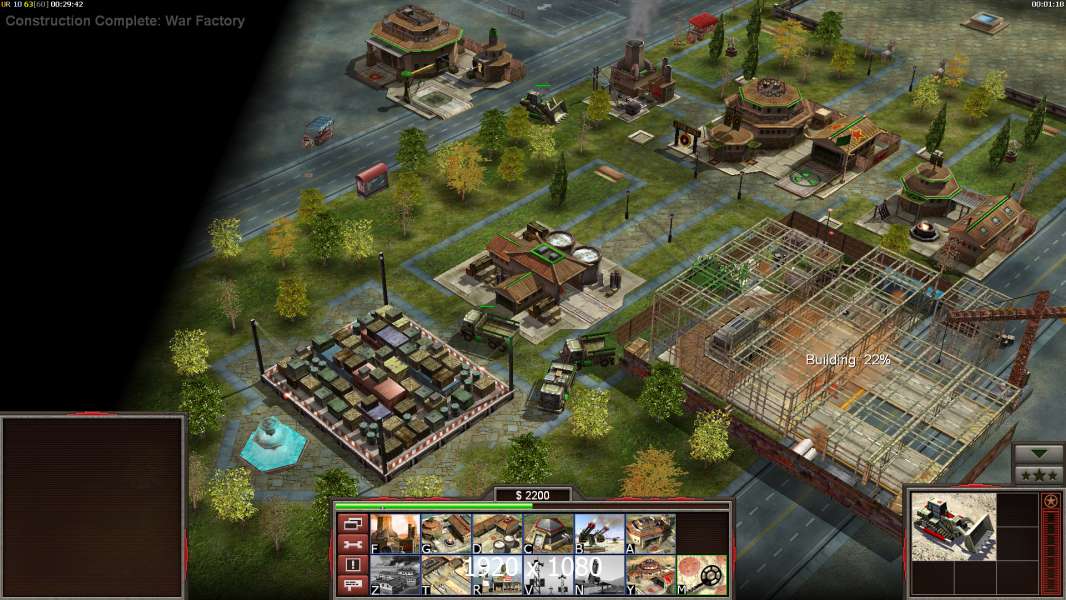This screenshot has width=1066, height=600.
Task: Select the Barracks build icon marked G
Action: pos(446,533)
